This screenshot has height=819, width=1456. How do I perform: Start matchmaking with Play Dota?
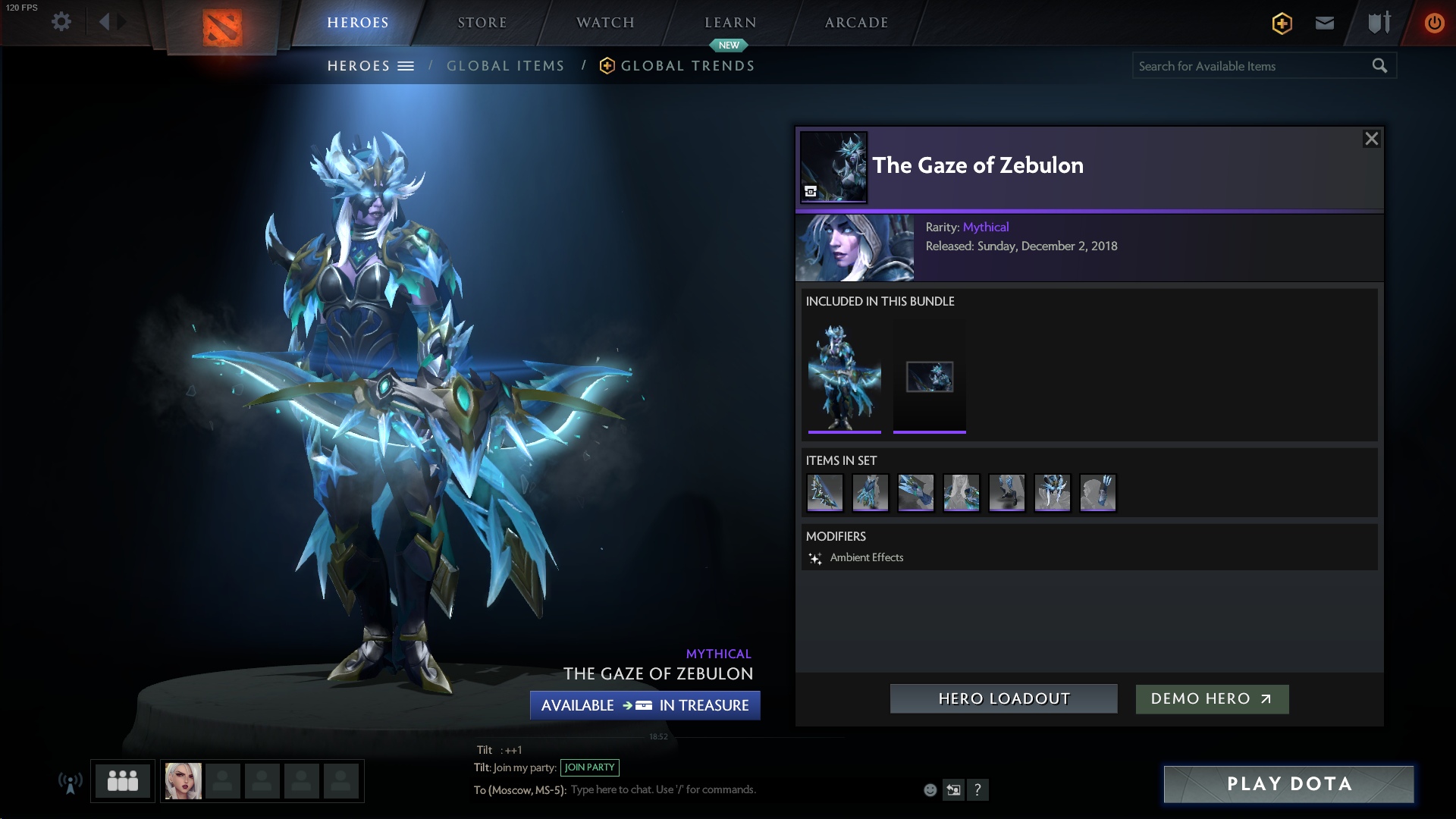click(x=1288, y=784)
